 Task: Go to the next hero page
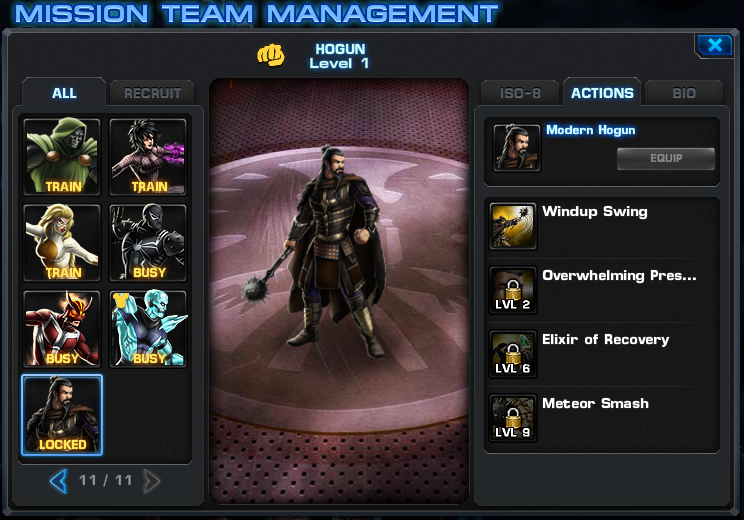[x=152, y=481]
